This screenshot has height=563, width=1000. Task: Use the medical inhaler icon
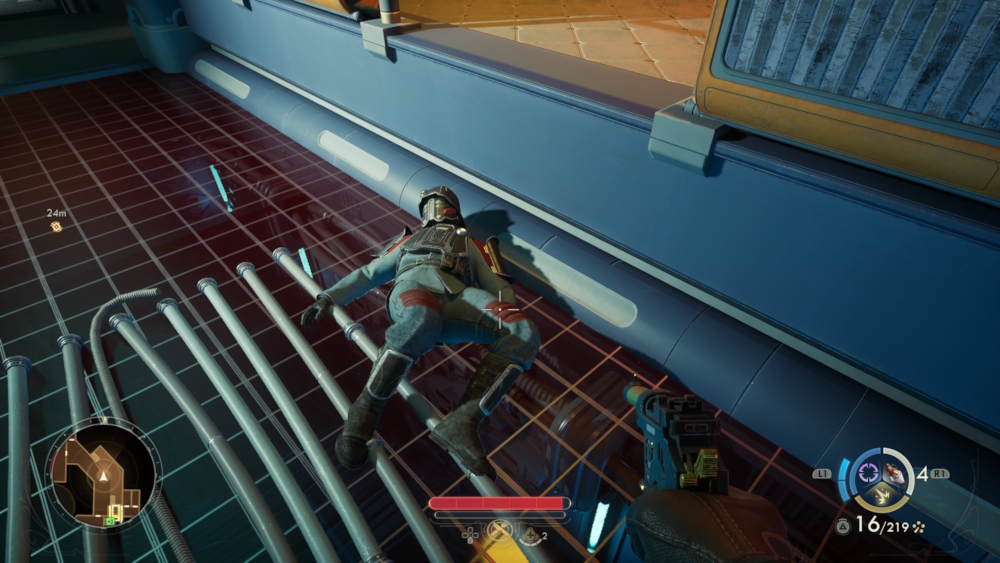click(529, 535)
